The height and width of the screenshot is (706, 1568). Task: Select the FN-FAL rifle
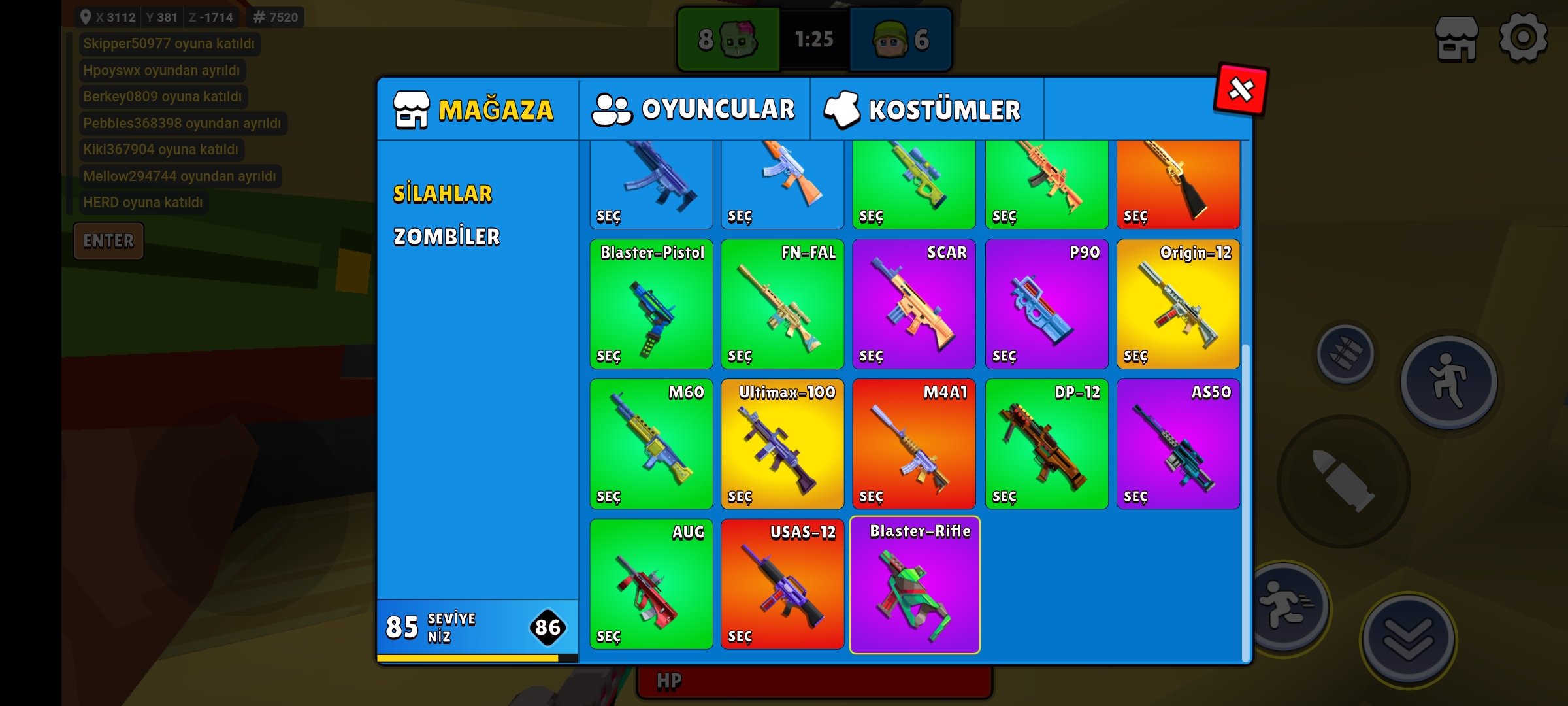[x=782, y=305]
